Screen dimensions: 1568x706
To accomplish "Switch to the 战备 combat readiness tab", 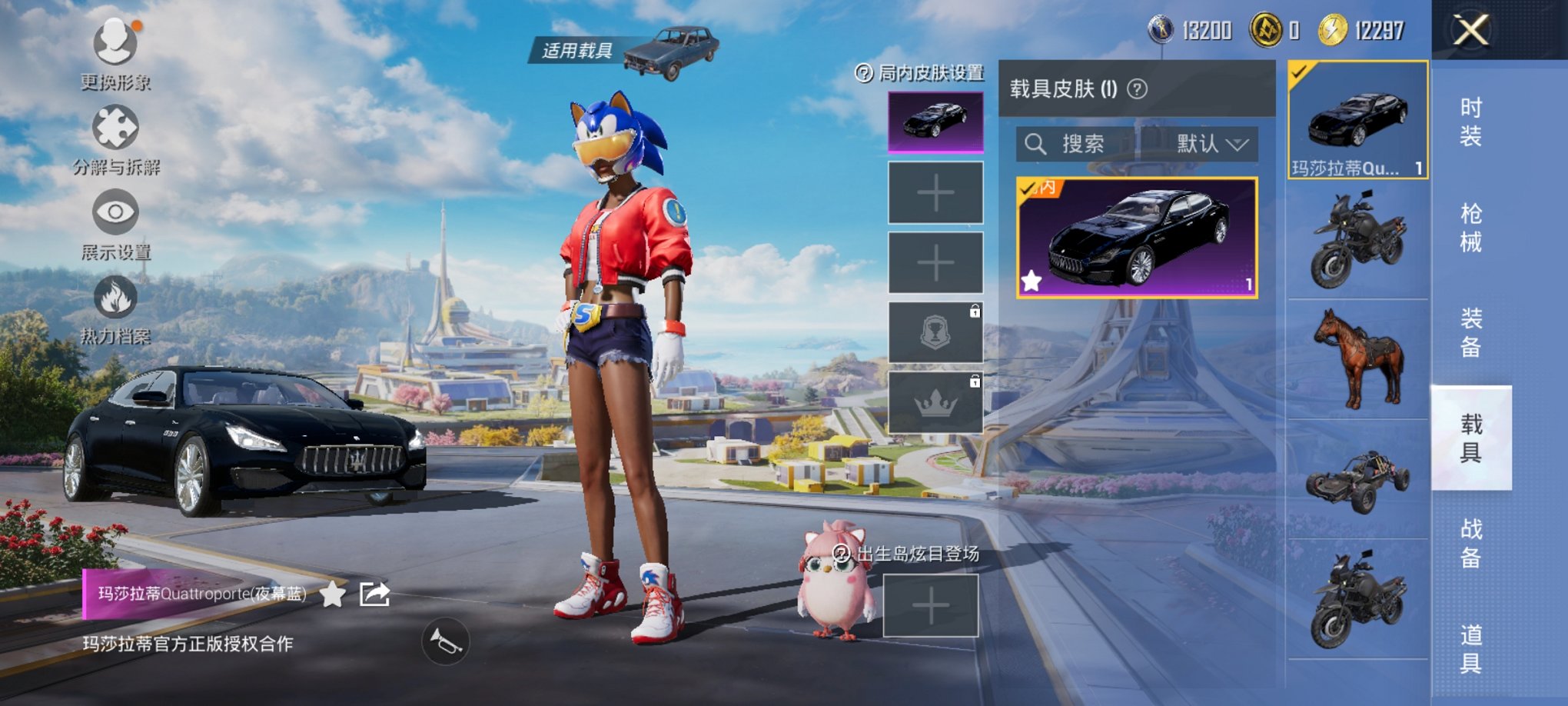I will click(1470, 543).
